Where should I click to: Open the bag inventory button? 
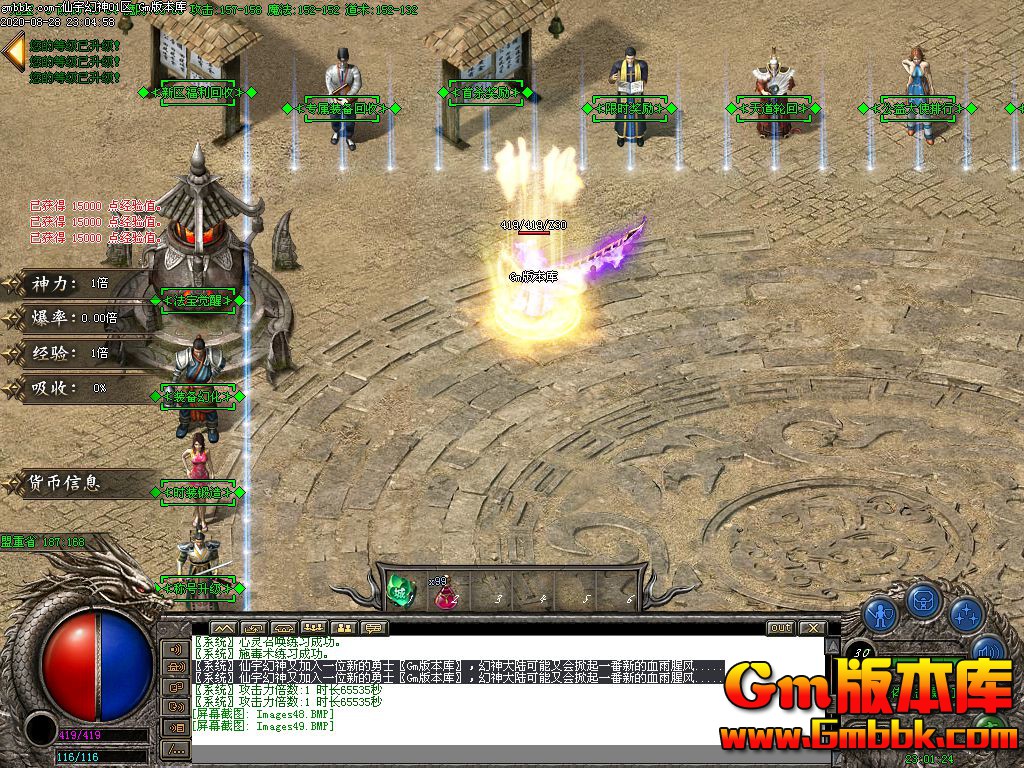pos(925,600)
